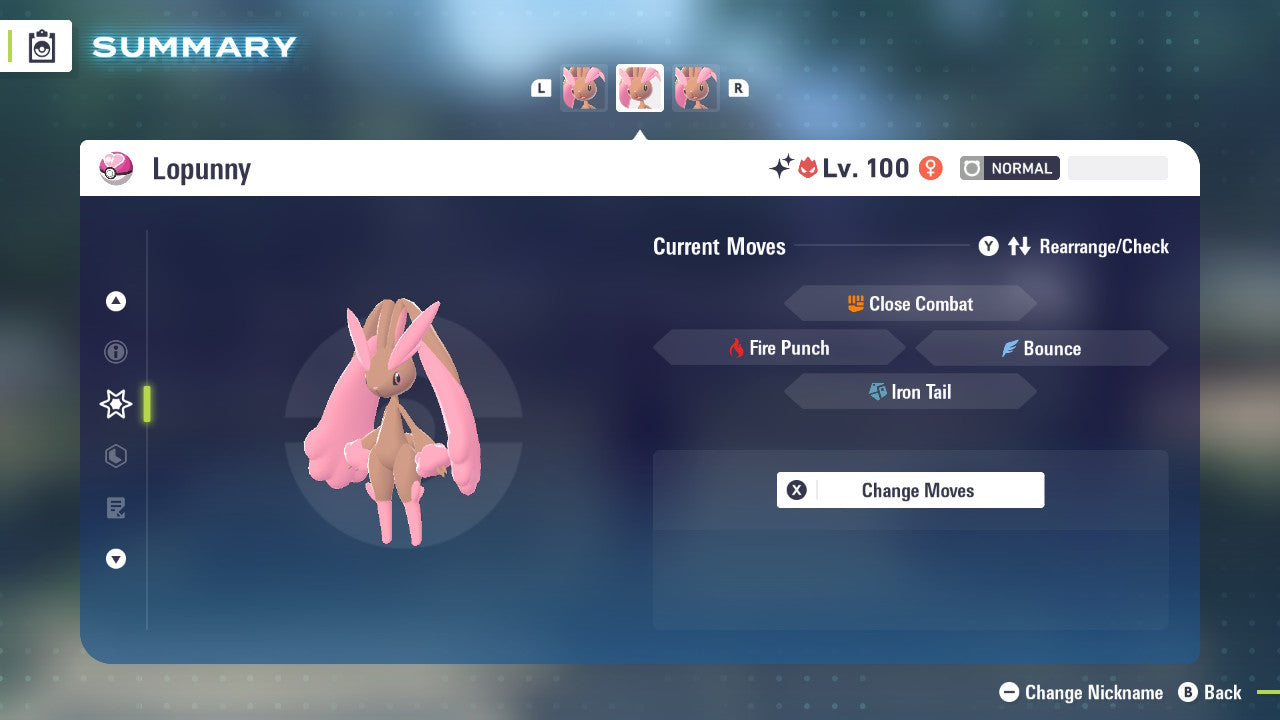Click the clock-shaped memories icon in sidebar
This screenshot has height=720, width=1280.
(115, 456)
